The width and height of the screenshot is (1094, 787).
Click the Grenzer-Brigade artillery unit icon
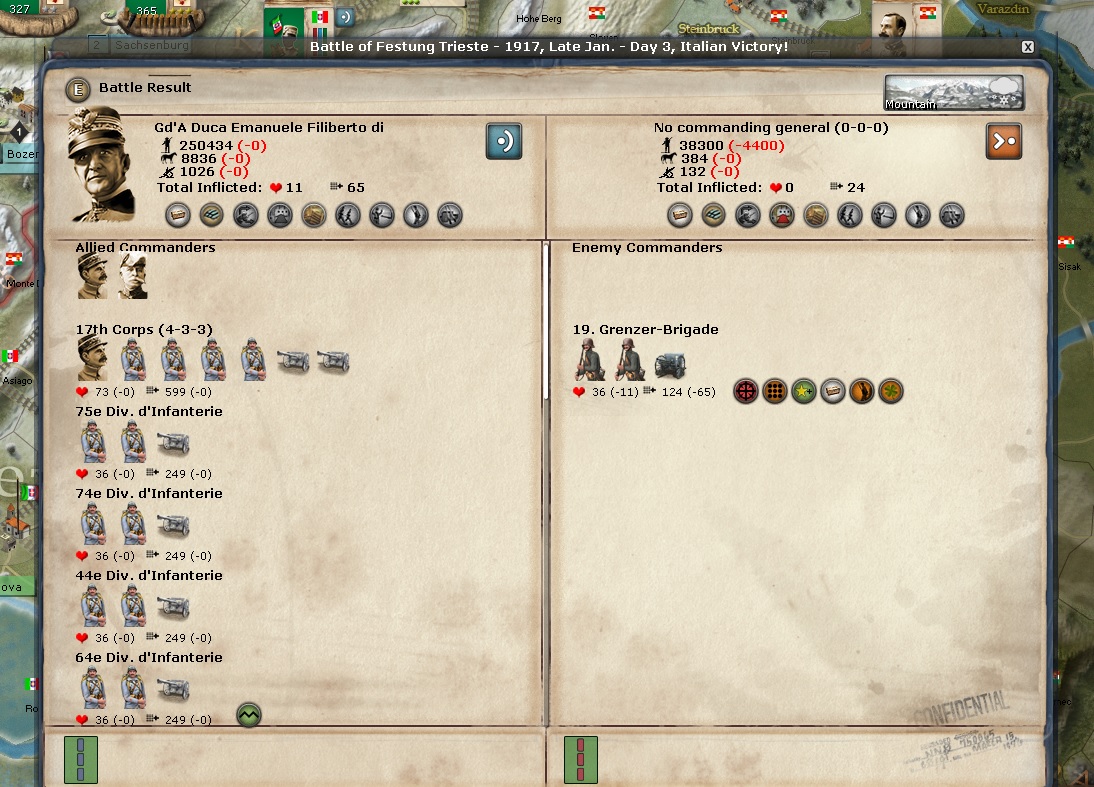click(x=670, y=365)
